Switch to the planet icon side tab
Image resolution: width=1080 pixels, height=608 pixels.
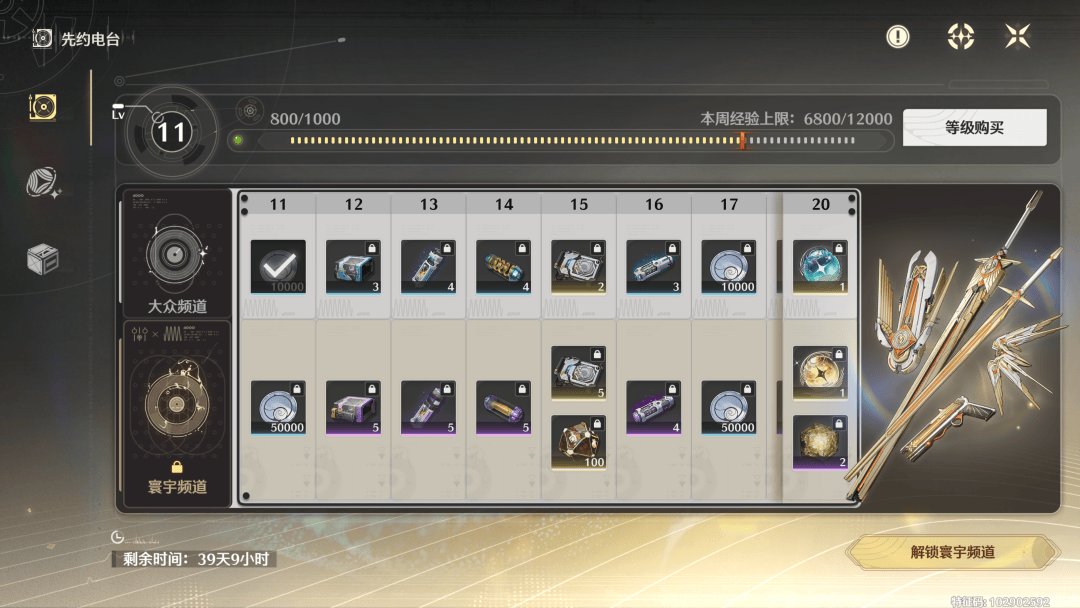coord(43,182)
